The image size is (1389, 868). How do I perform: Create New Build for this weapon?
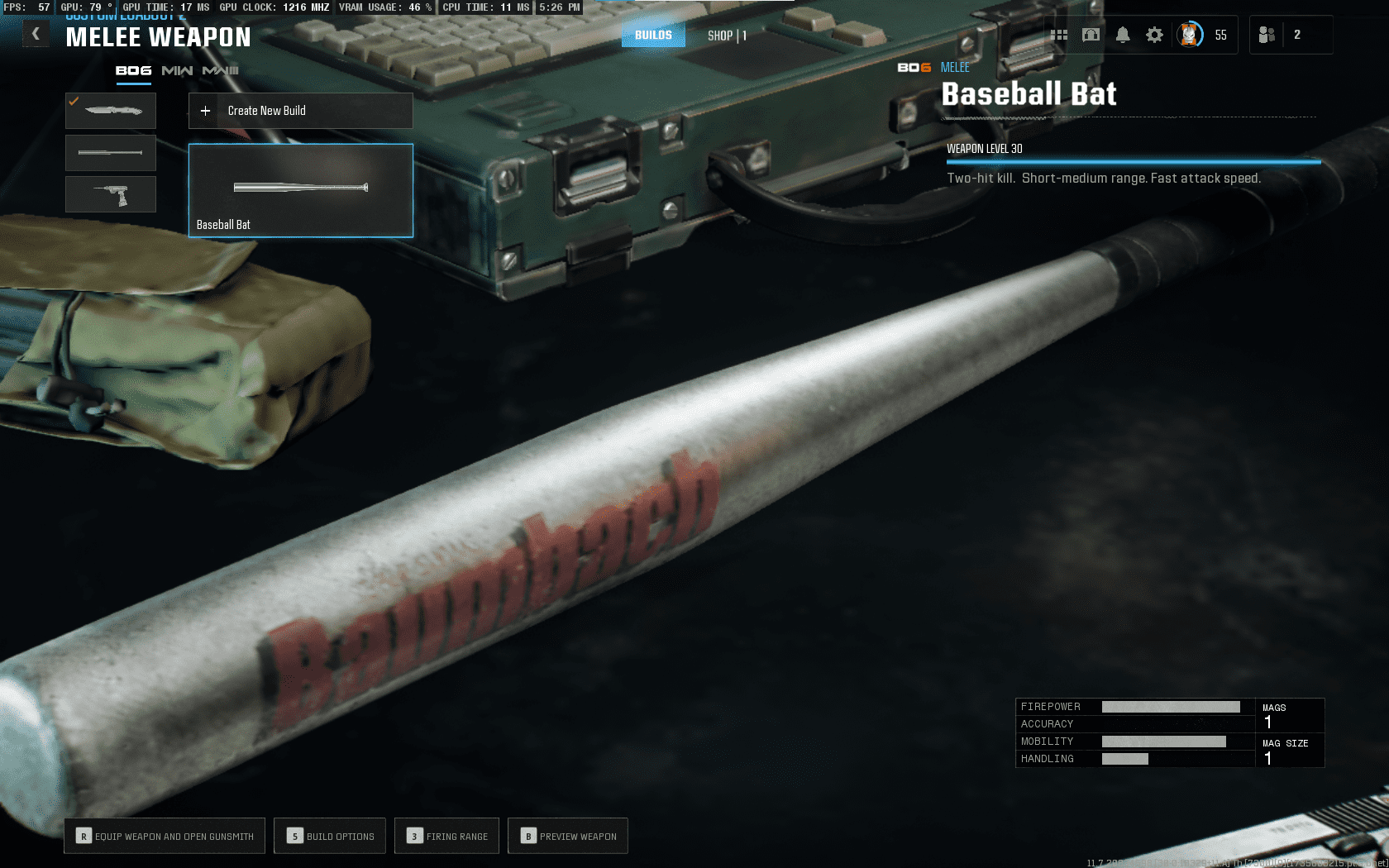[x=300, y=111]
